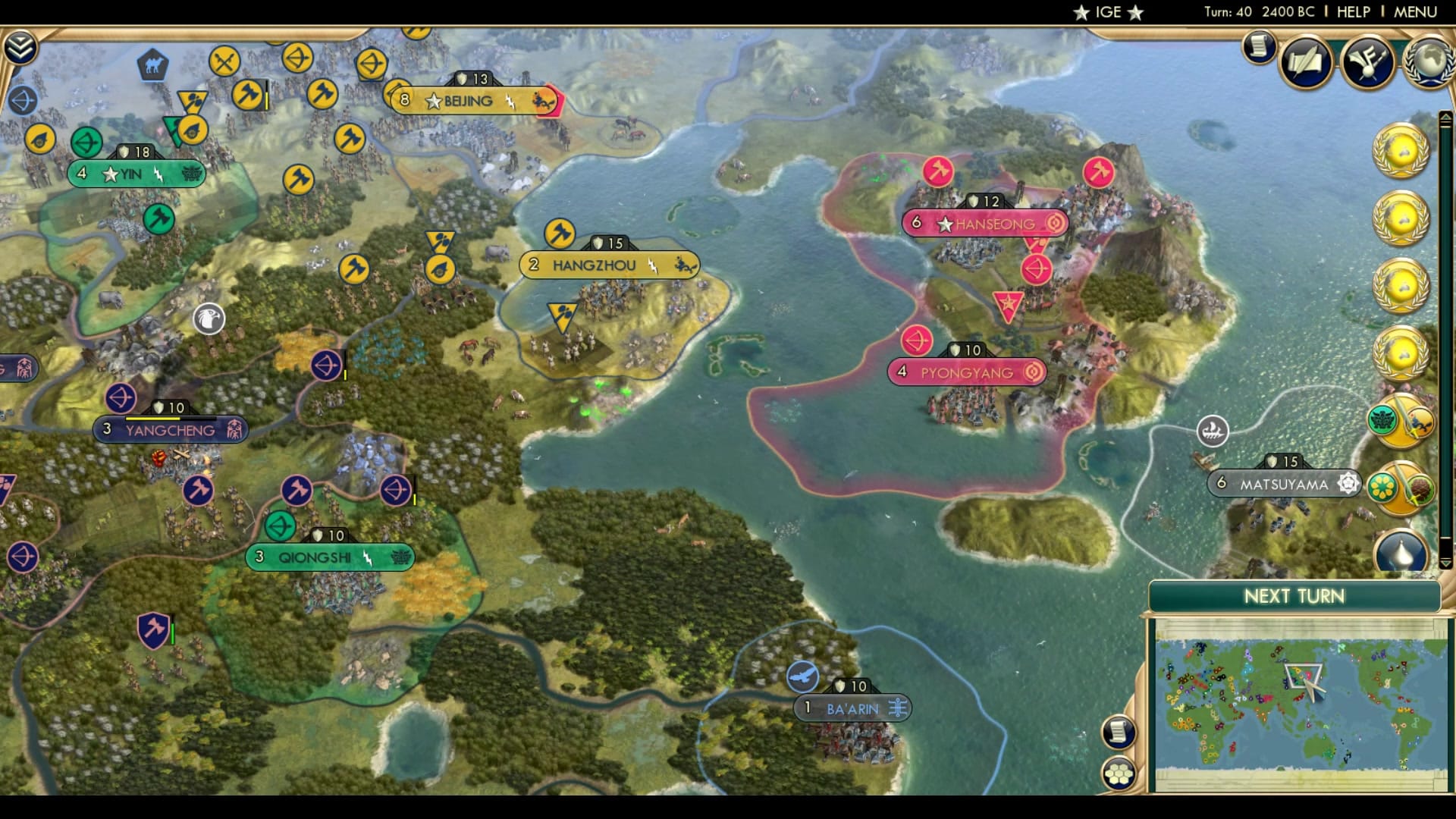
Task: Expand the unit panel with the double-chevron corner icon
Action: tap(22, 45)
